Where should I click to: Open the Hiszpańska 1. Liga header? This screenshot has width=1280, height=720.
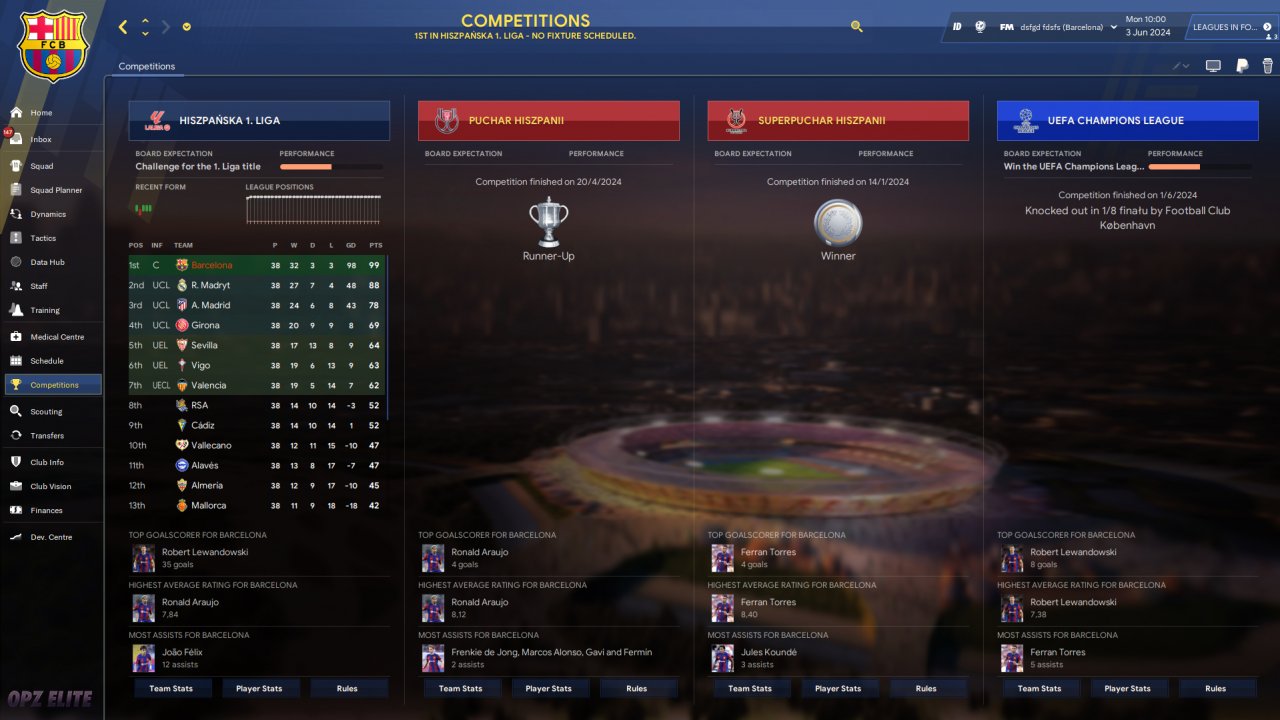coord(259,121)
